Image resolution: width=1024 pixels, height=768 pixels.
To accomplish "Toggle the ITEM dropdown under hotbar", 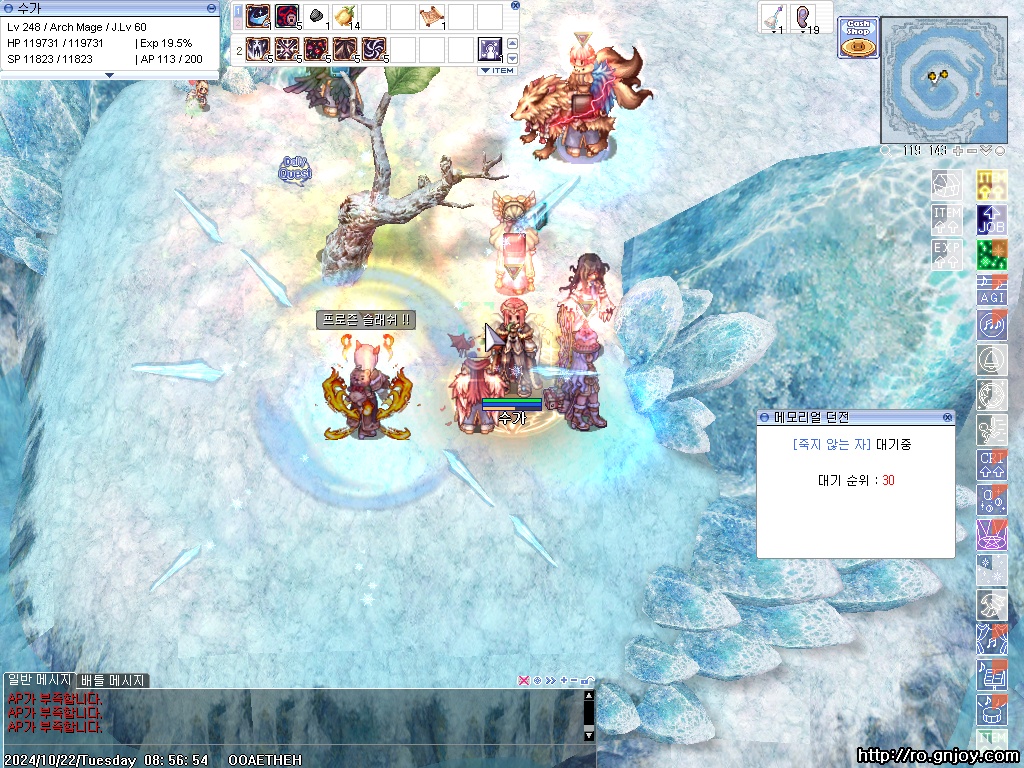I will 496,70.
